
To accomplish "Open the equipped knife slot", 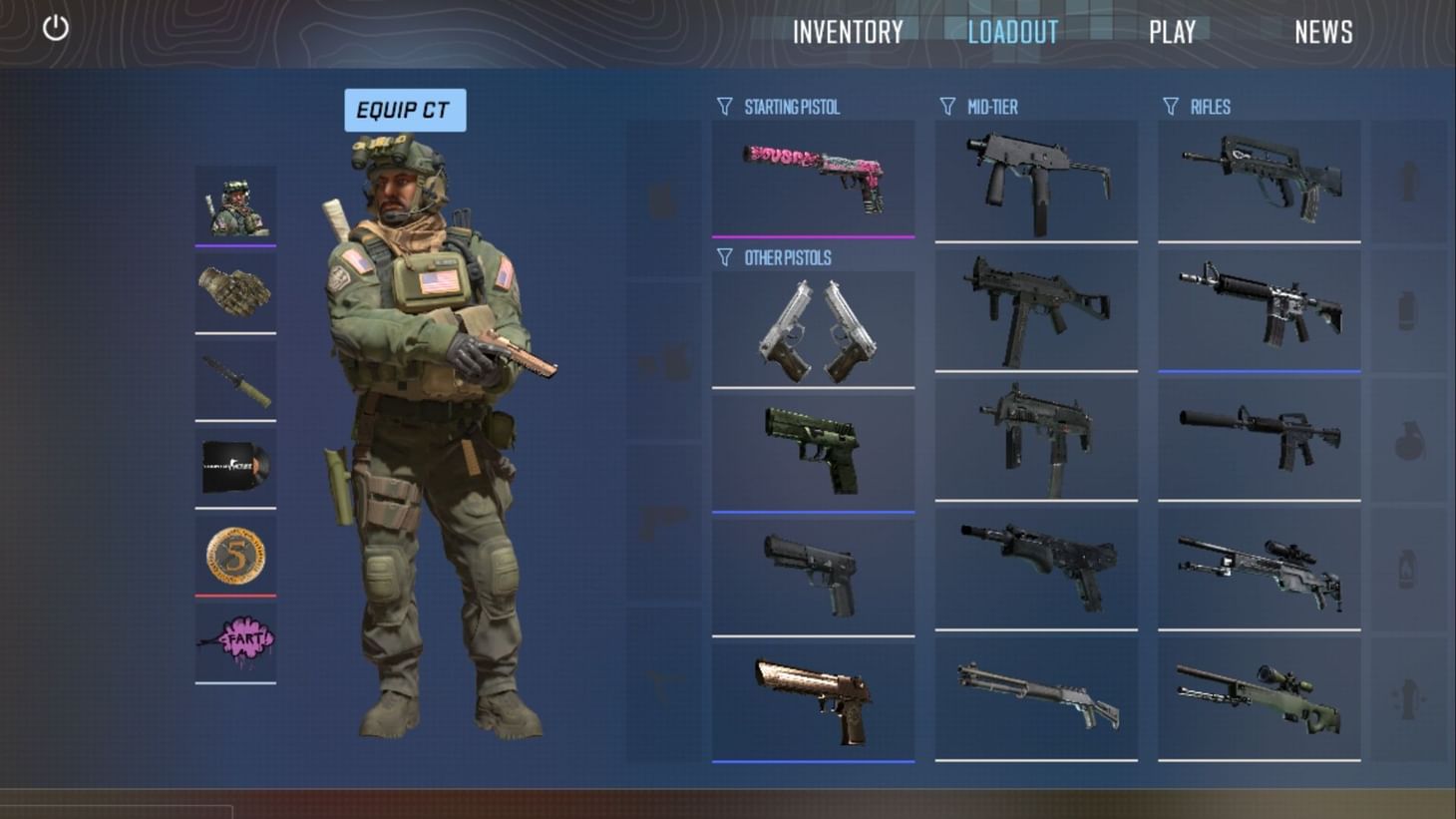I will [x=235, y=379].
